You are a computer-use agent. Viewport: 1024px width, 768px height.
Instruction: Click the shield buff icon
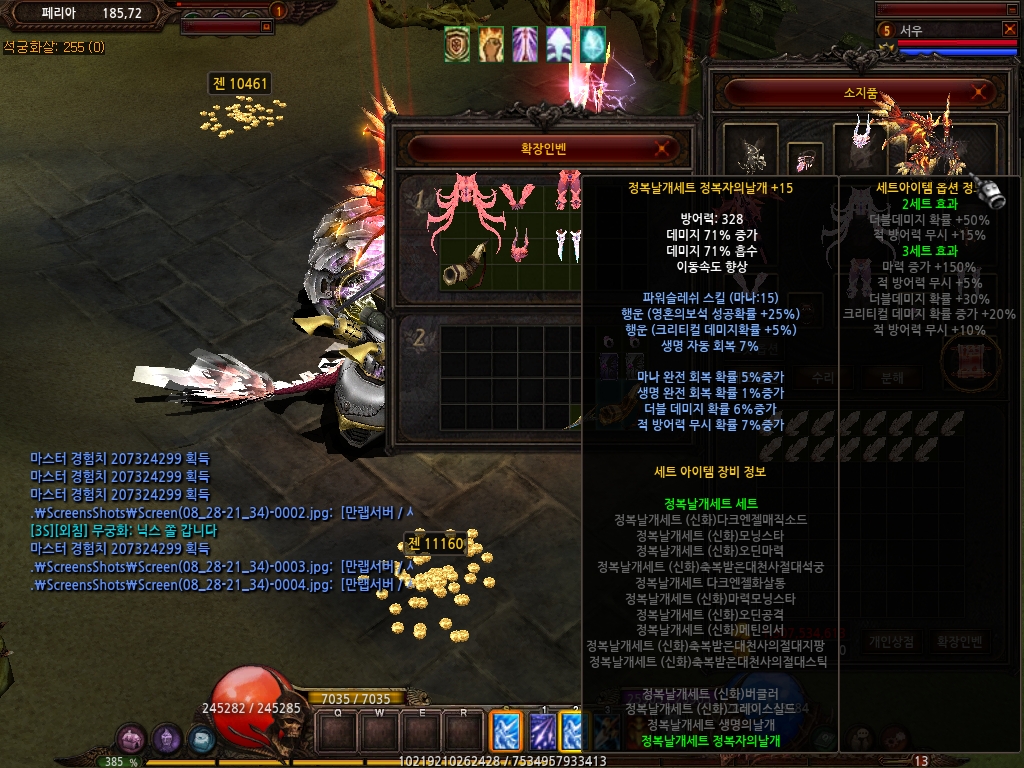pyautogui.click(x=457, y=44)
